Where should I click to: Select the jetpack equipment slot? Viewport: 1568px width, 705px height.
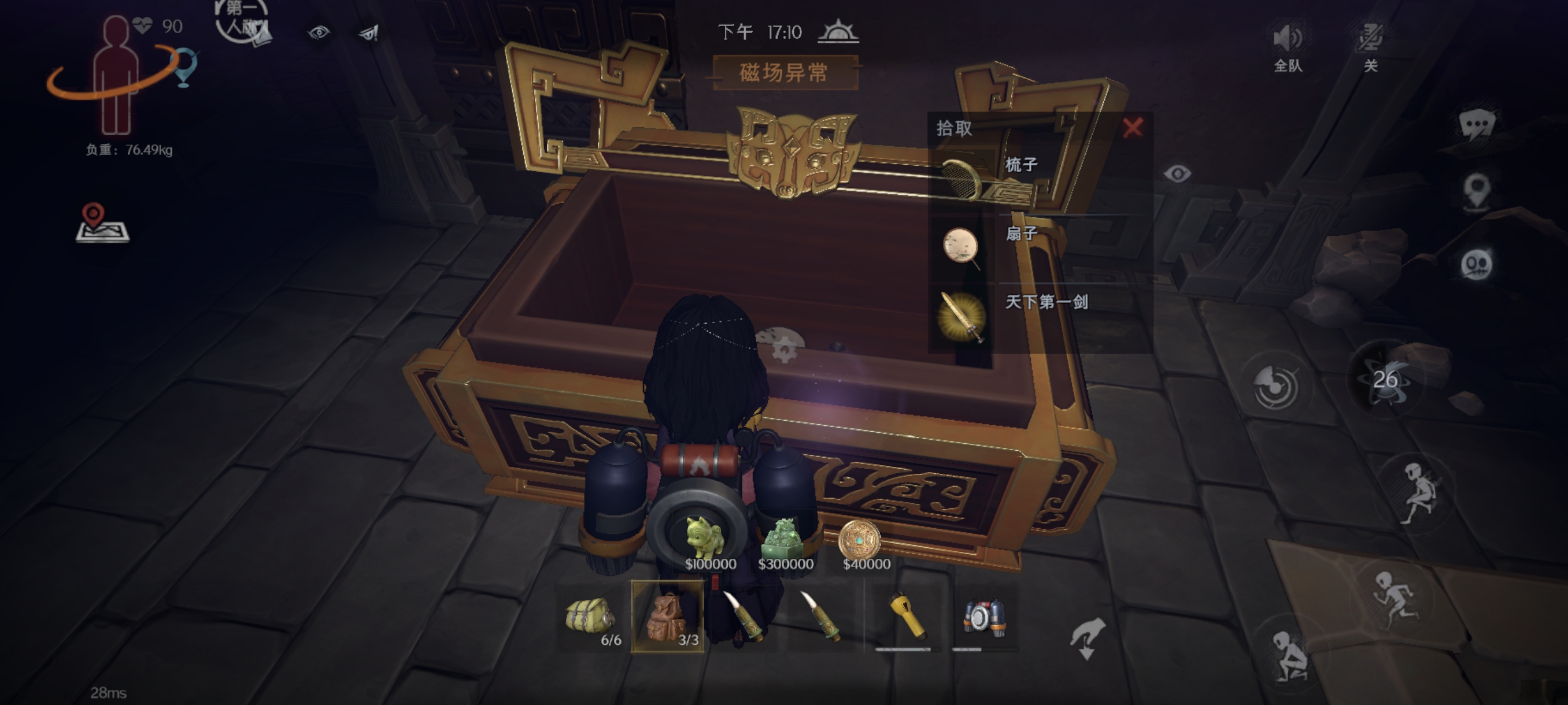[983, 617]
